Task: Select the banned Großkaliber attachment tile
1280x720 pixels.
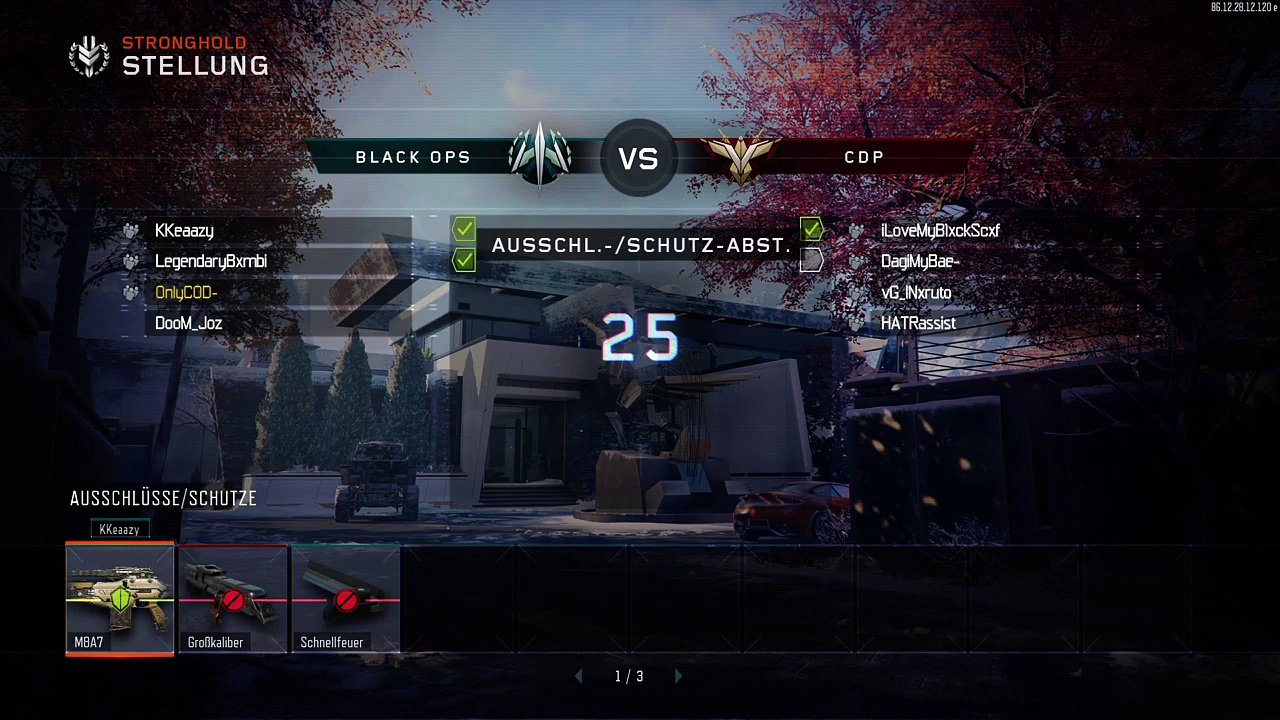Action: [233, 599]
